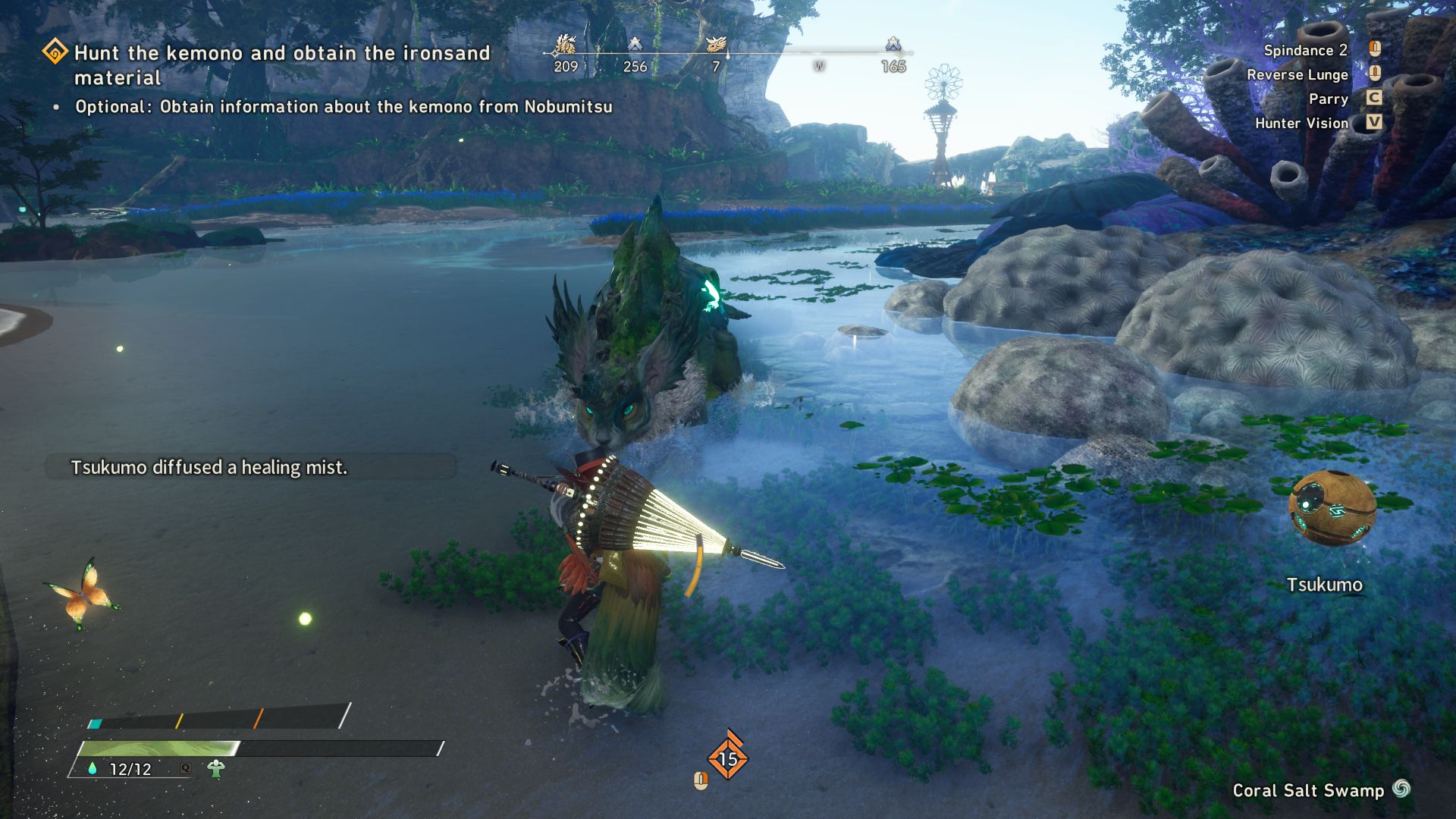Select the compass kemono marker labeled 209
Viewport: 1456px width, 819px height.
pos(565,45)
